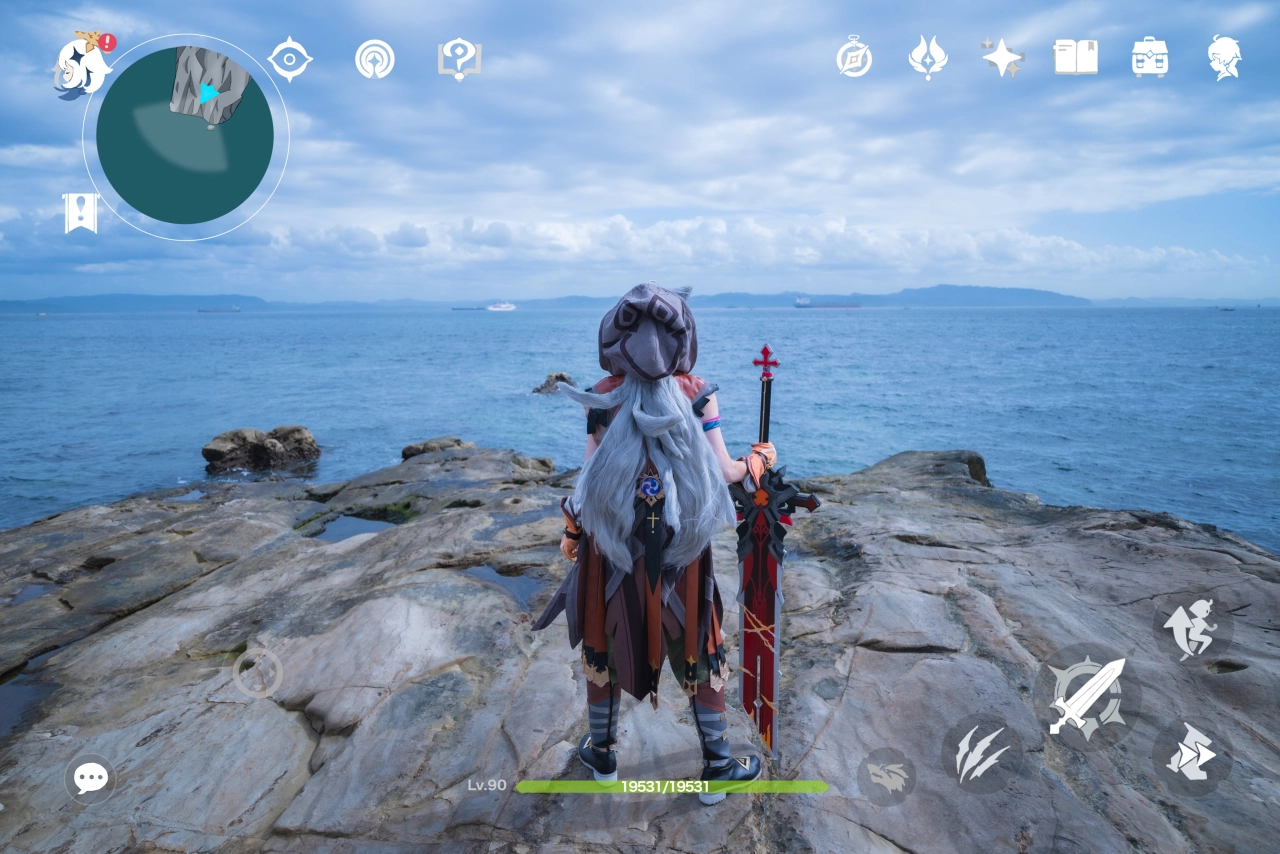Open the quest bookmark icon below minimap
This screenshot has width=1280, height=854.
pos(81,213)
